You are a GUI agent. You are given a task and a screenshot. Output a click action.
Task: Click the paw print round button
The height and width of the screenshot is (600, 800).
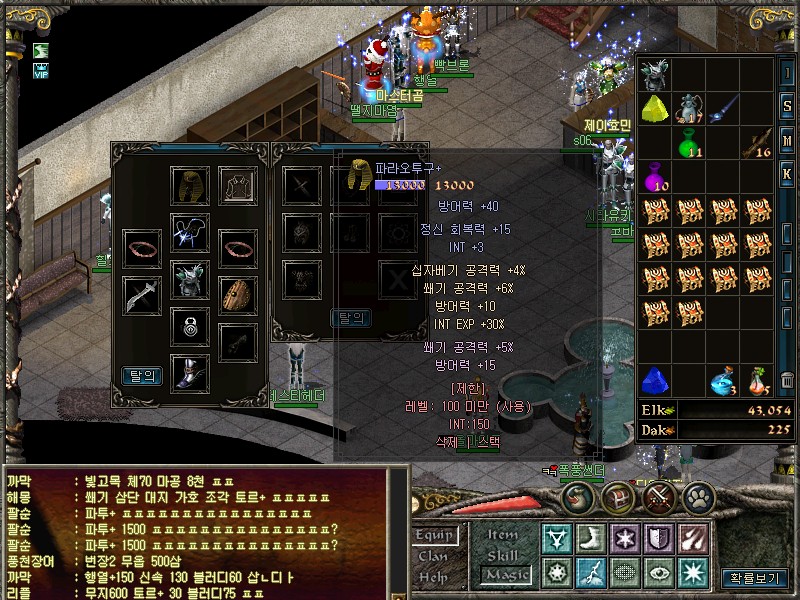pos(698,496)
